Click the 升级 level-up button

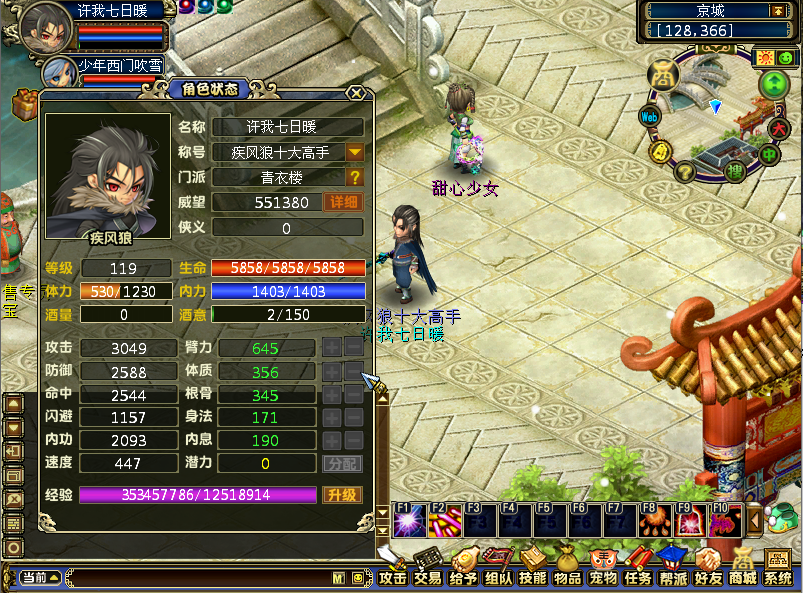point(341,495)
